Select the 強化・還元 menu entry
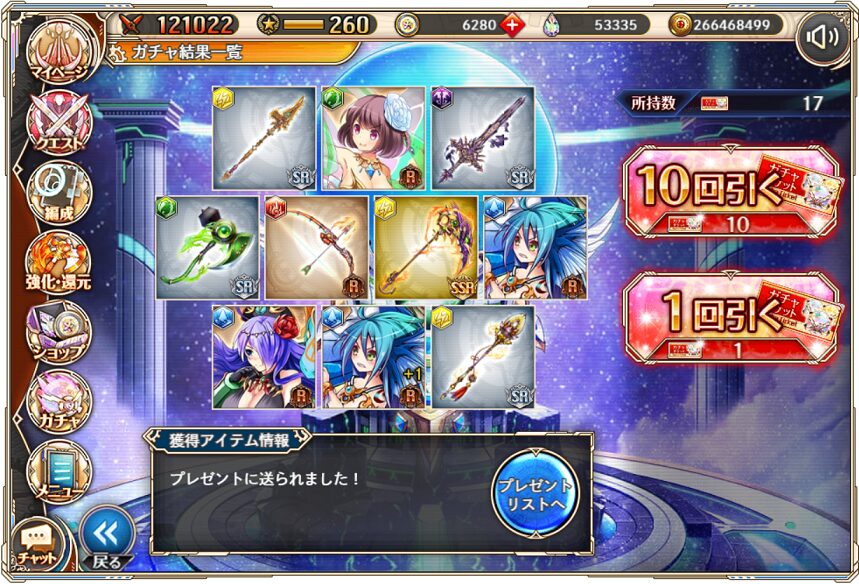The image size is (859, 584). click(x=59, y=262)
